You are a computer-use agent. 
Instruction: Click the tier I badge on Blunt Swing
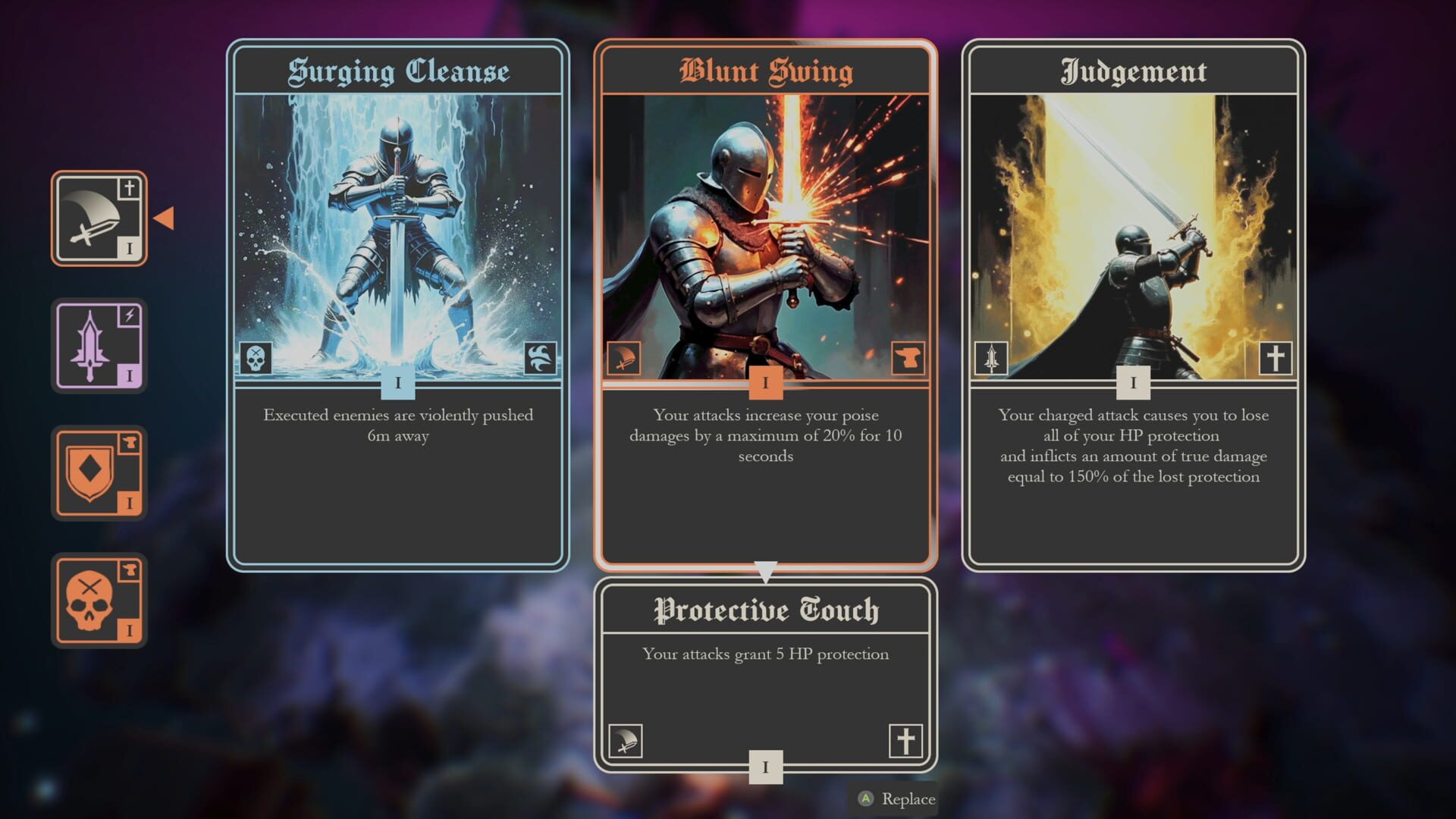(x=766, y=384)
